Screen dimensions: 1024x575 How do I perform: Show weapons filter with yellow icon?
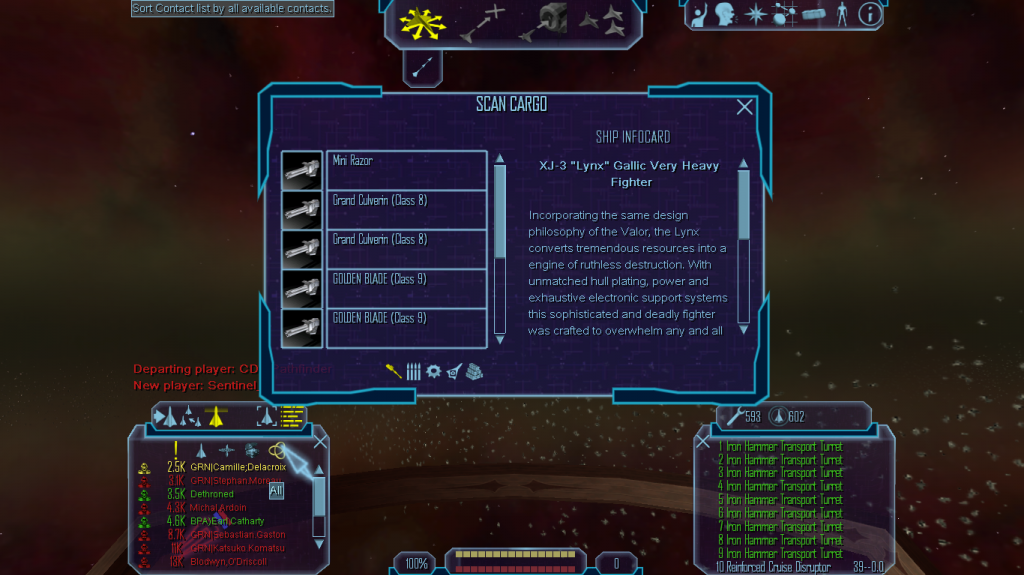[x=394, y=370]
